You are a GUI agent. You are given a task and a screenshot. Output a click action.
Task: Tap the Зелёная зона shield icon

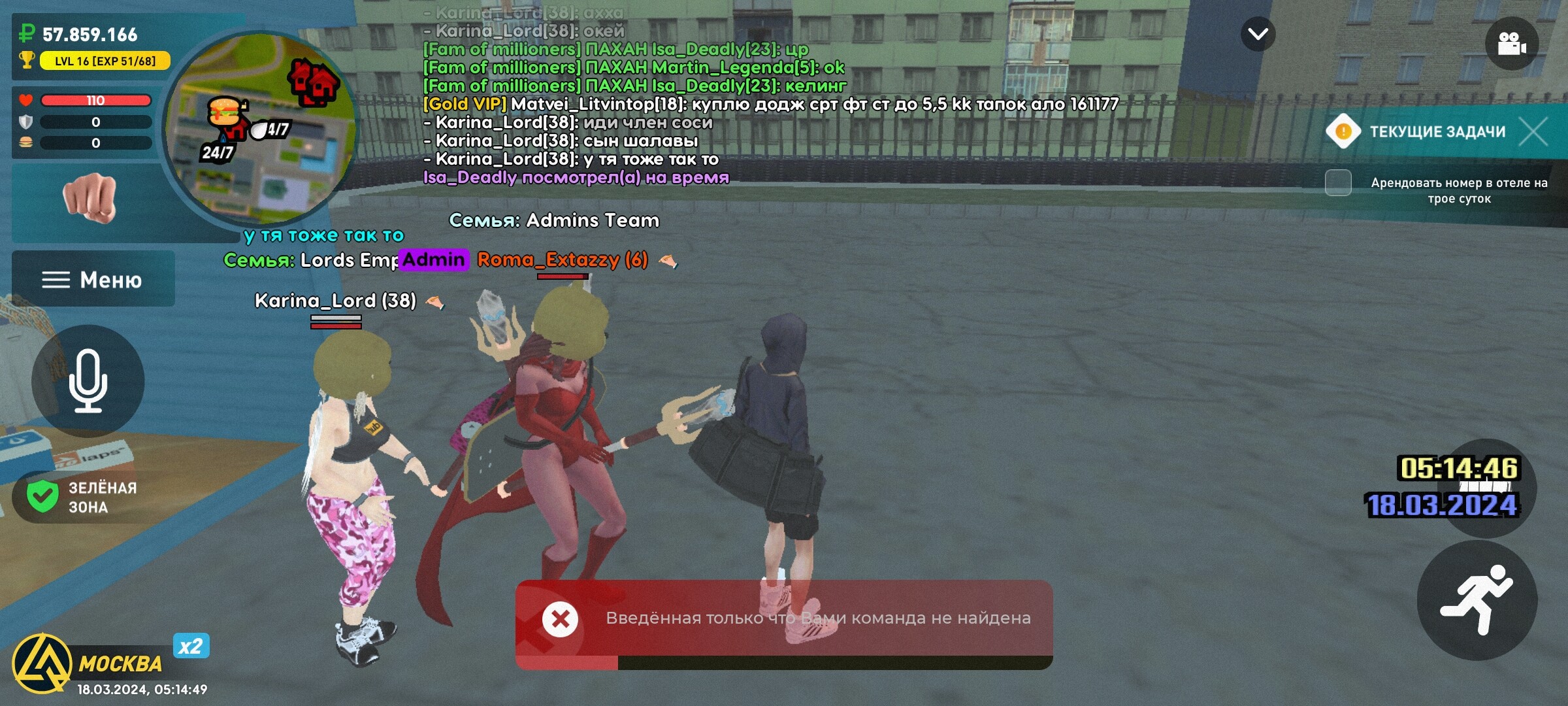click(42, 494)
